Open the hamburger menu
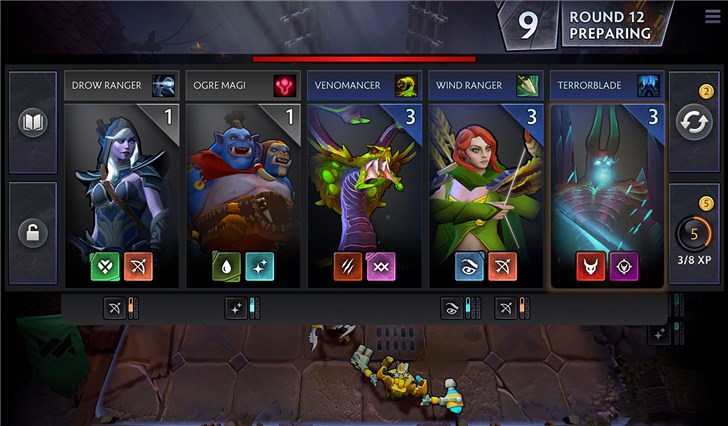Image resolution: width=728 pixels, height=426 pixels. coord(710,15)
